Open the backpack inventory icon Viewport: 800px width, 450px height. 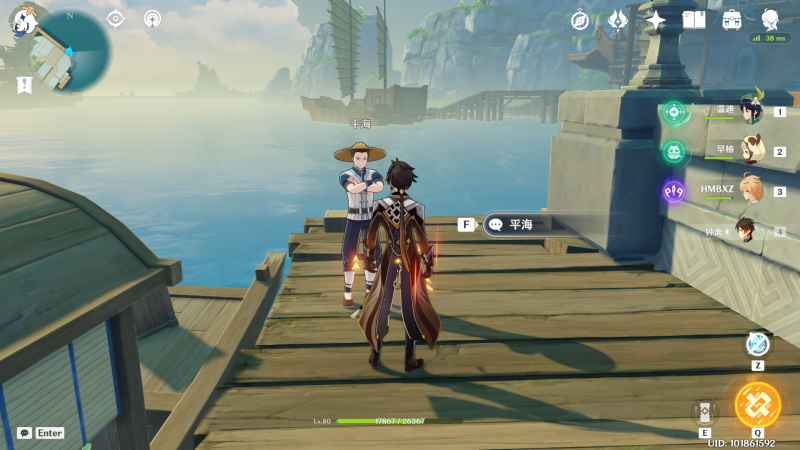(732, 19)
